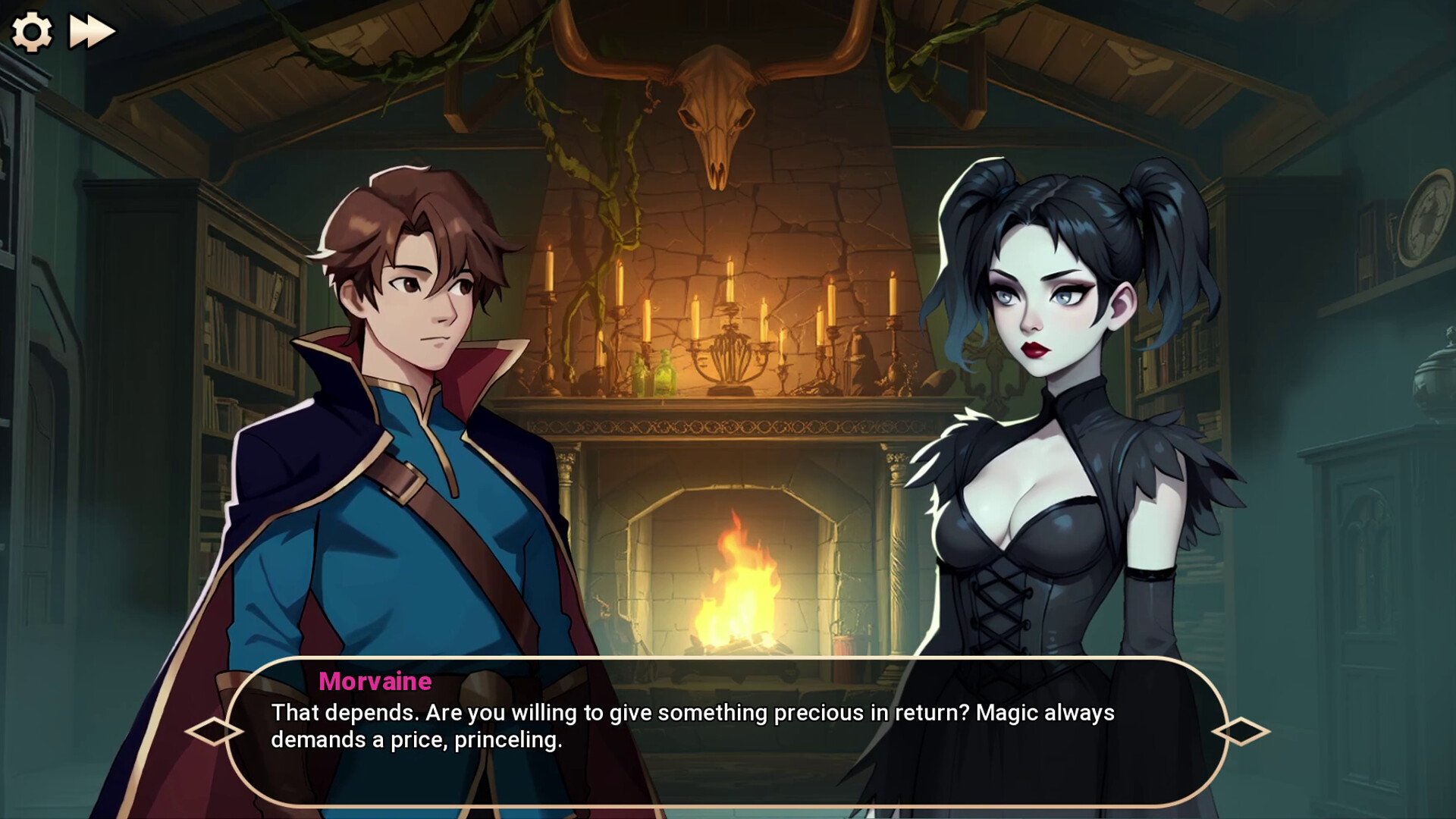
Task: Expand dialogue history with the left diamond arrow
Action: tap(216, 730)
